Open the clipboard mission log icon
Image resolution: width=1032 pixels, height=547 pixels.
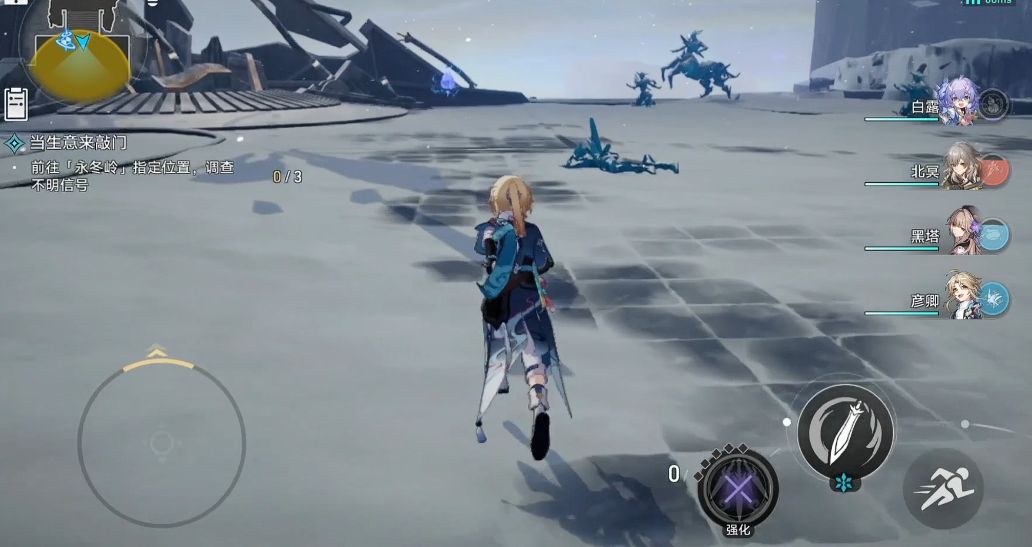click(x=16, y=104)
